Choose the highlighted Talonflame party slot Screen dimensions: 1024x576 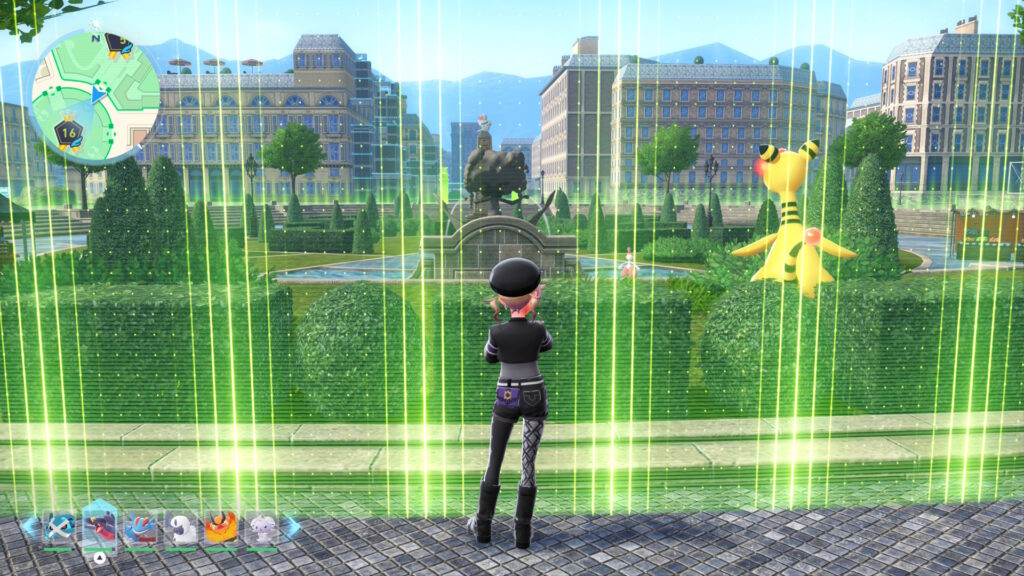coord(99,525)
